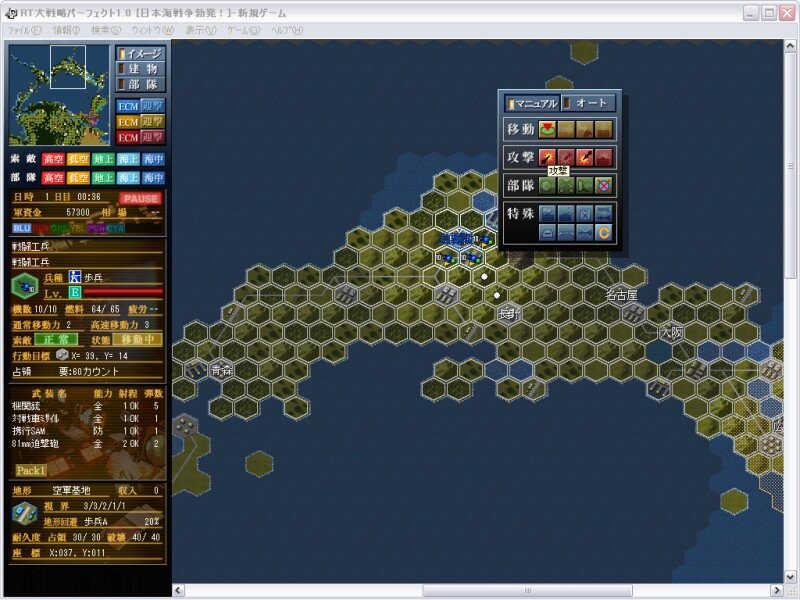Toggle 索敵 高空 filter
The image size is (800, 600).
point(54,159)
